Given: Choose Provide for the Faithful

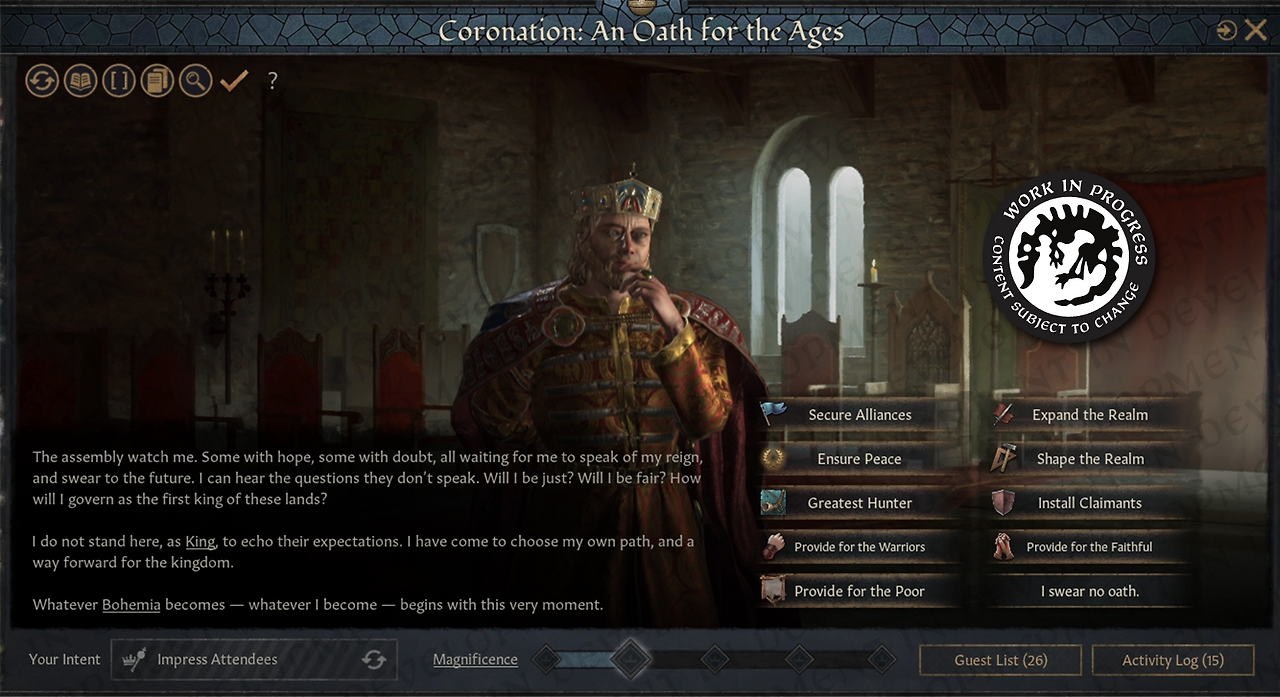Looking at the screenshot, I should [1090, 547].
